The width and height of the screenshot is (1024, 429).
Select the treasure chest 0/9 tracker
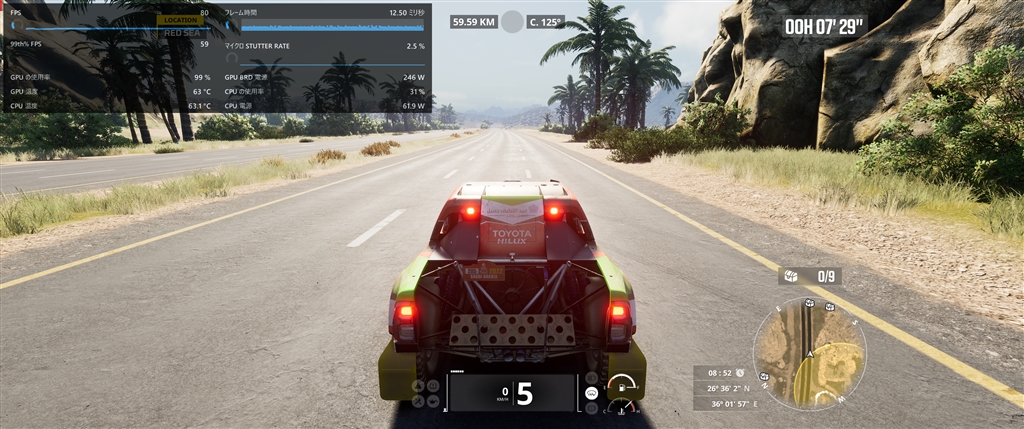point(810,276)
